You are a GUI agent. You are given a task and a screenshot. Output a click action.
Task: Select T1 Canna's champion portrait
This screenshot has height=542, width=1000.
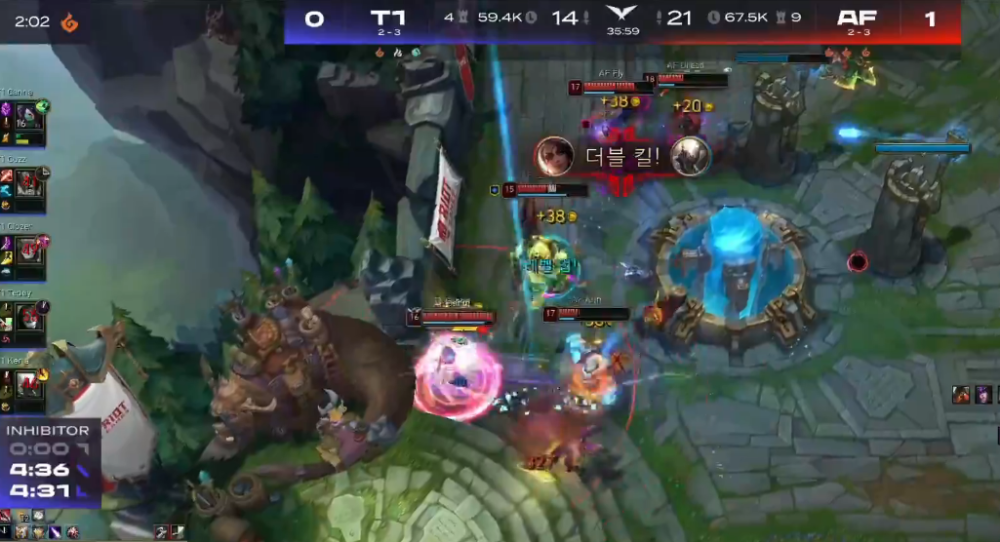coord(28,118)
